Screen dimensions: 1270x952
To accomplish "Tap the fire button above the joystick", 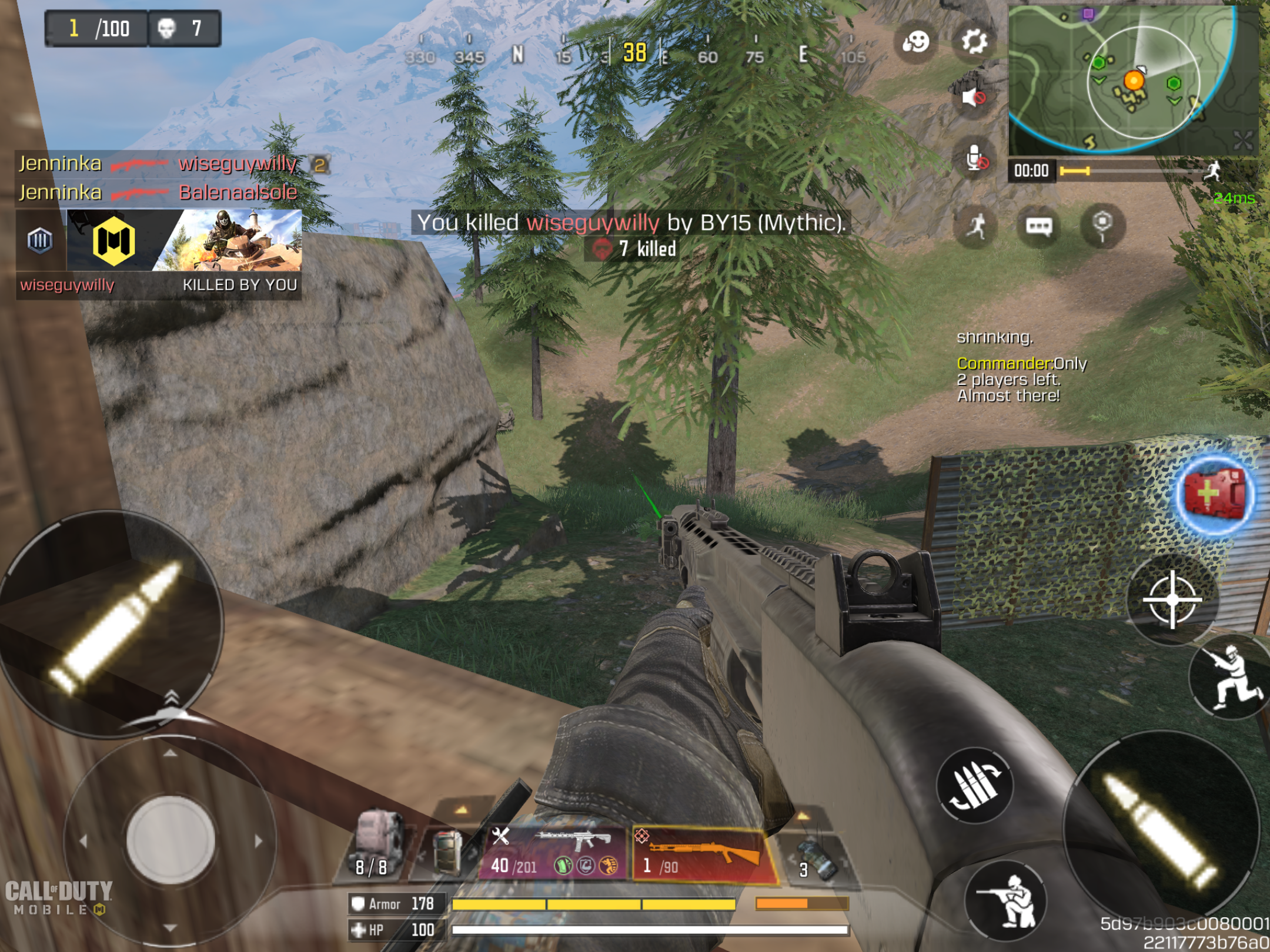I will coord(112,623).
